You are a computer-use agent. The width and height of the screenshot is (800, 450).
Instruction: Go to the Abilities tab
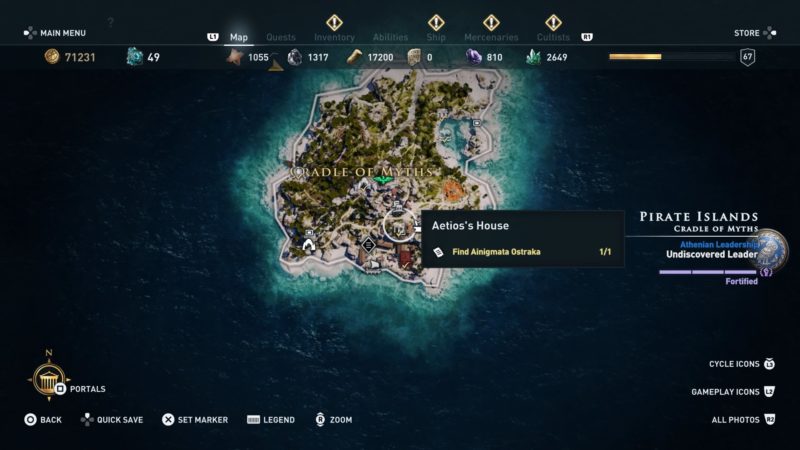click(391, 37)
